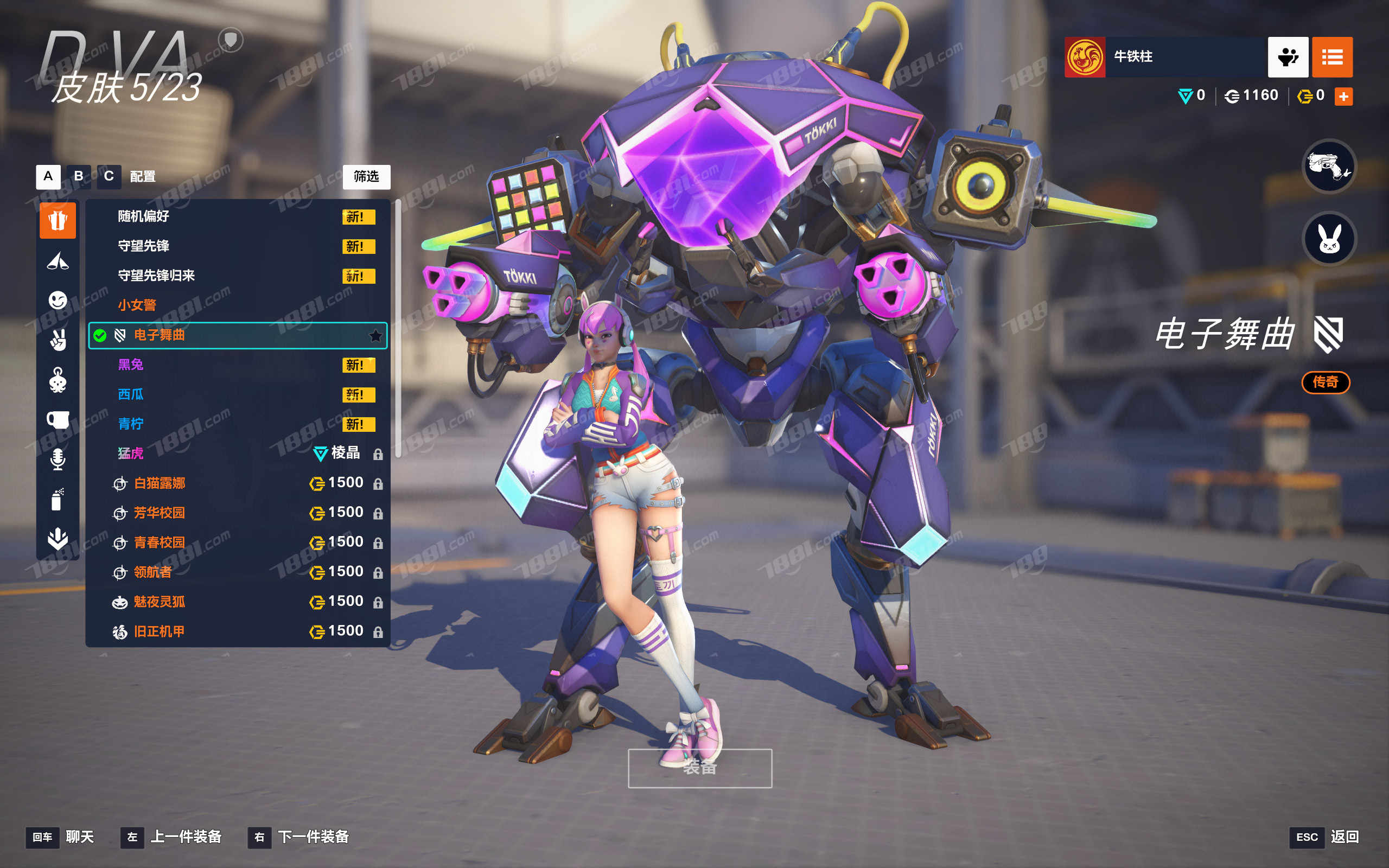Choose the locked 猛虎 skin

tap(131, 454)
